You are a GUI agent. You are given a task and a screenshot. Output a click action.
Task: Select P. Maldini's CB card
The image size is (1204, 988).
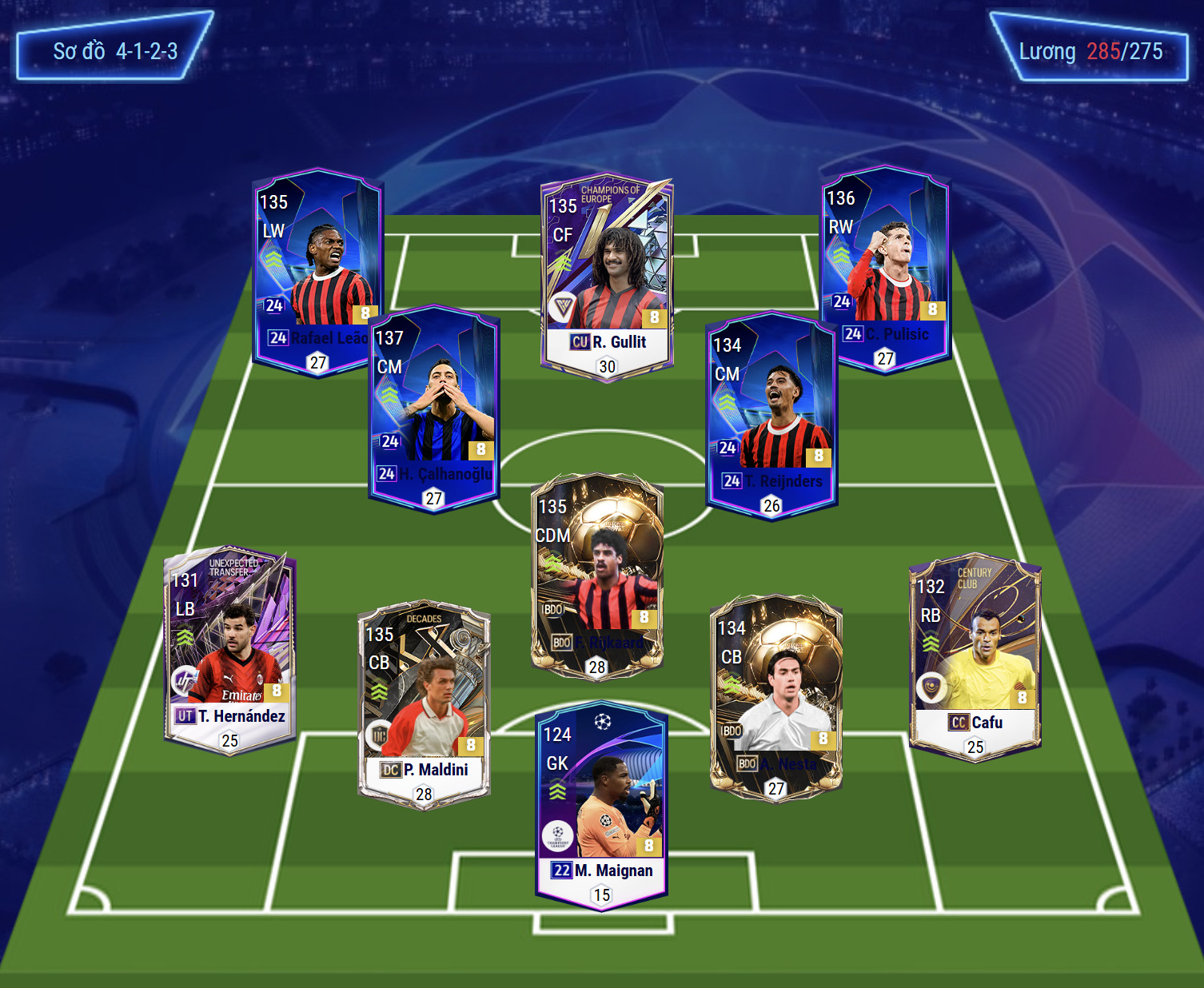(424, 705)
